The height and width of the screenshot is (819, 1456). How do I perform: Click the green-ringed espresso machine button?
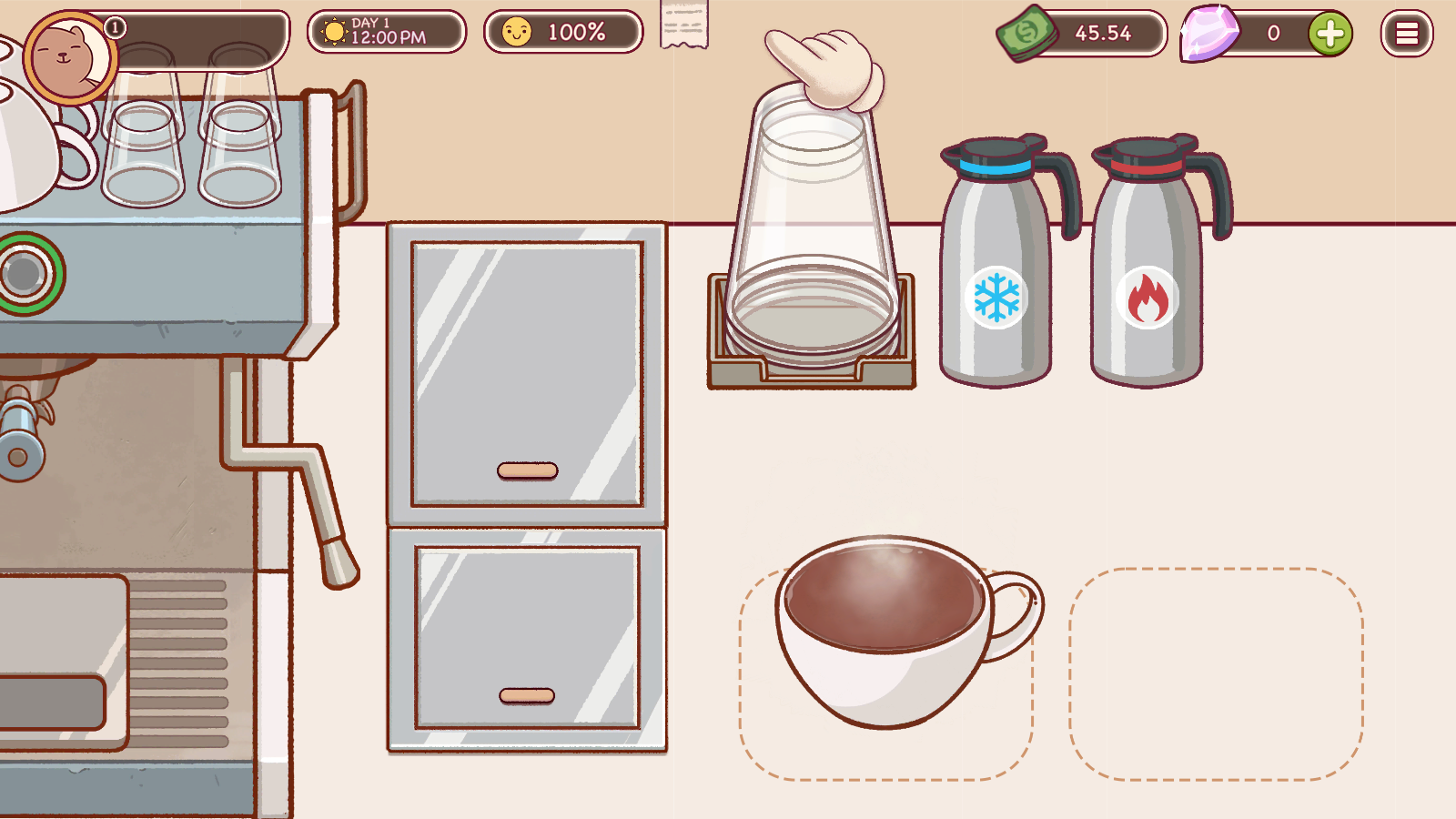pos(25,272)
